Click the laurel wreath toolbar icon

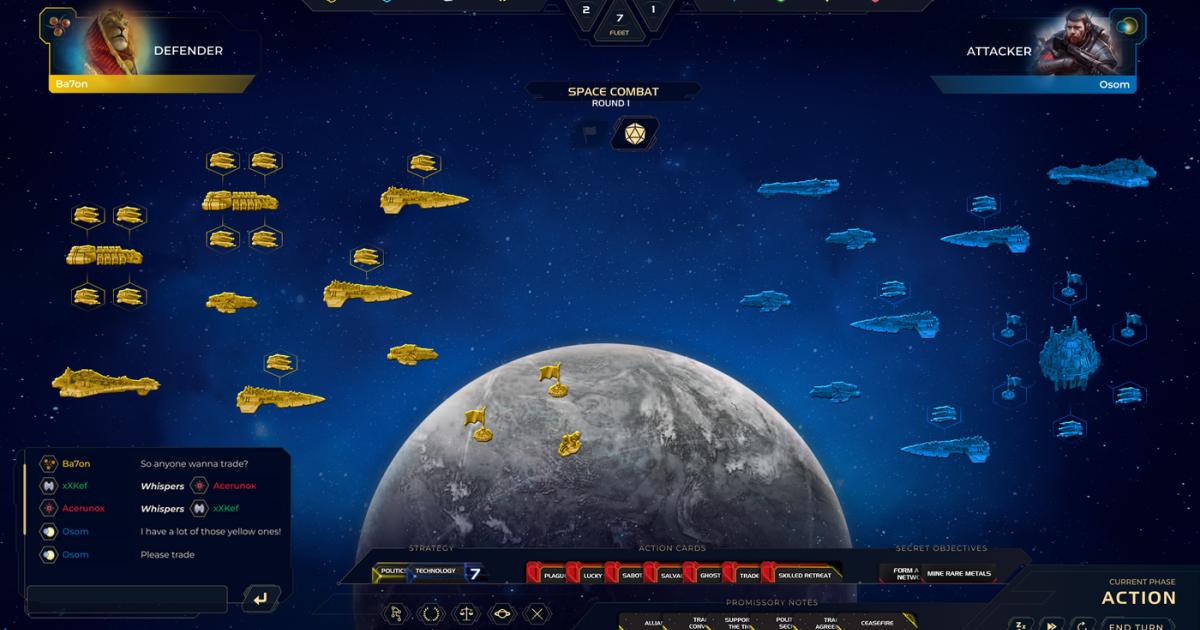(x=429, y=613)
